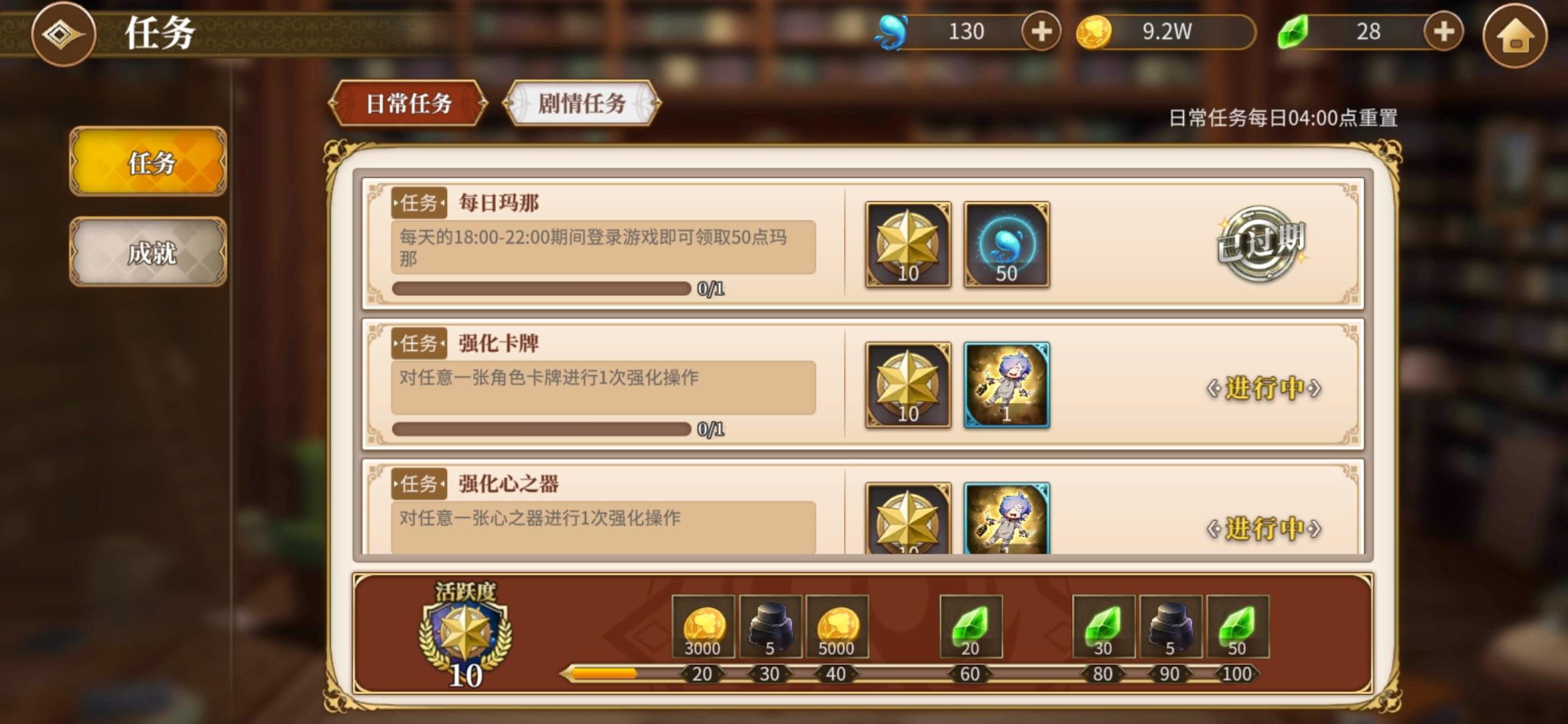1568x724 pixels.
Task: Claim the 3000 coin reward at activity 20
Action: click(x=702, y=627)
